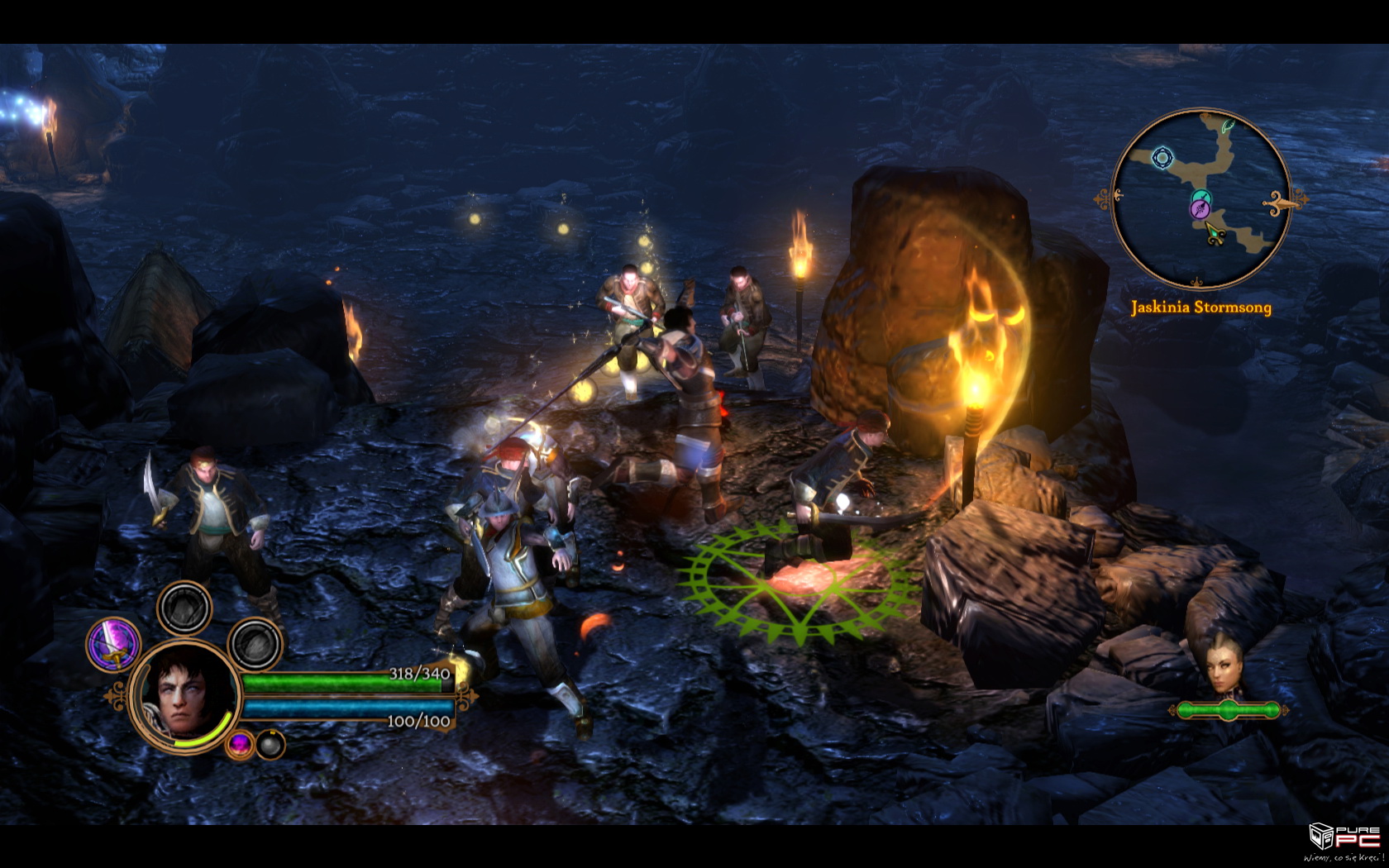This screenshot has width=1389, height=868.
Task: Click the teal round marker on the minimap
Action: point(1202,197)
